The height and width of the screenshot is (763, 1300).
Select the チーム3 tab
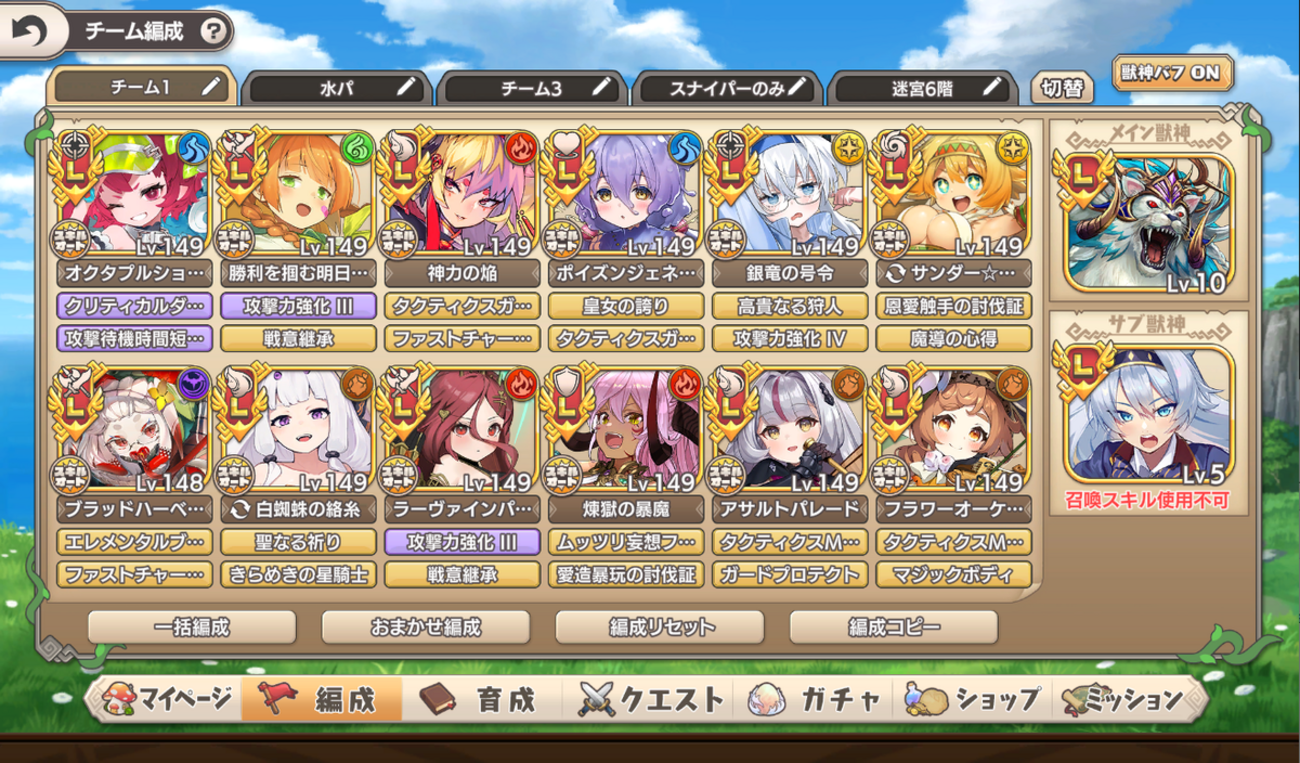coord(532,88)
